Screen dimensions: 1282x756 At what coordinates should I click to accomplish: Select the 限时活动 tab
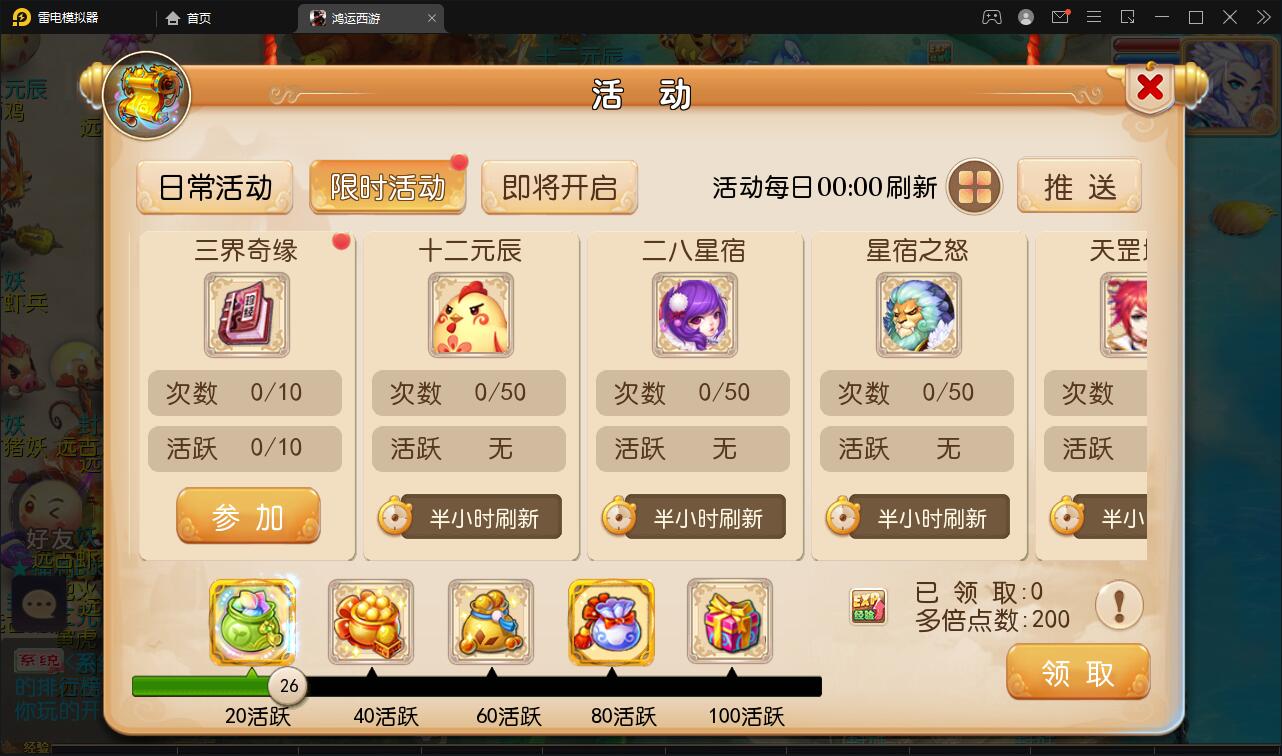387,185
